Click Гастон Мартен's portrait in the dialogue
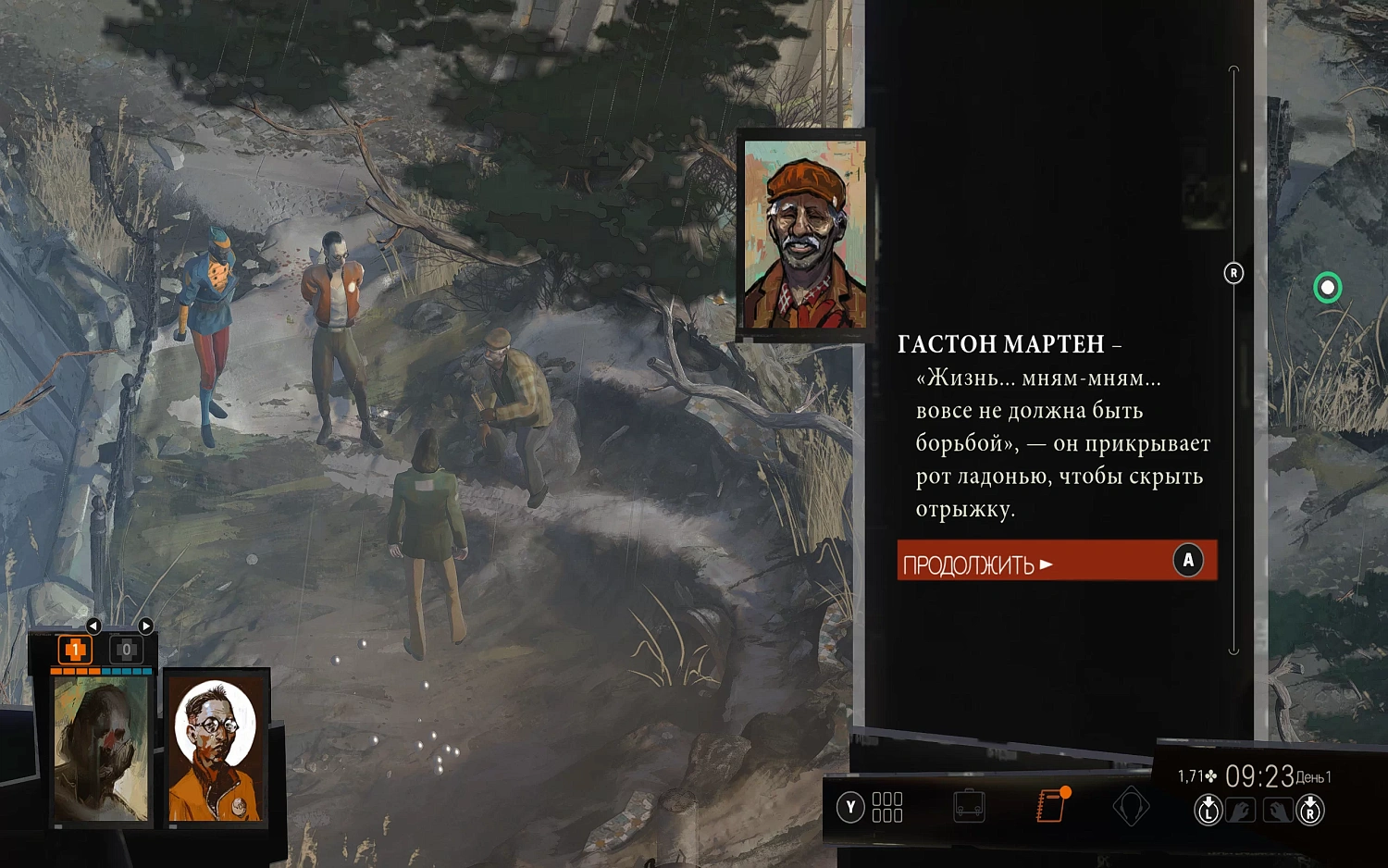The width and height of the screenshot is (1388, 868). coord(803,234)
